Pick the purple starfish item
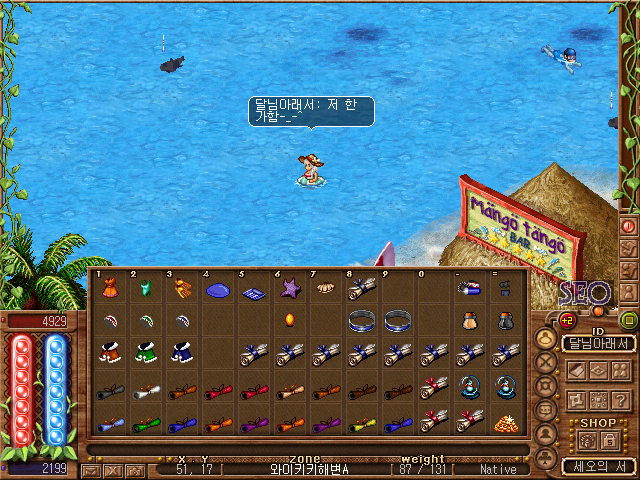 (290, 289)
